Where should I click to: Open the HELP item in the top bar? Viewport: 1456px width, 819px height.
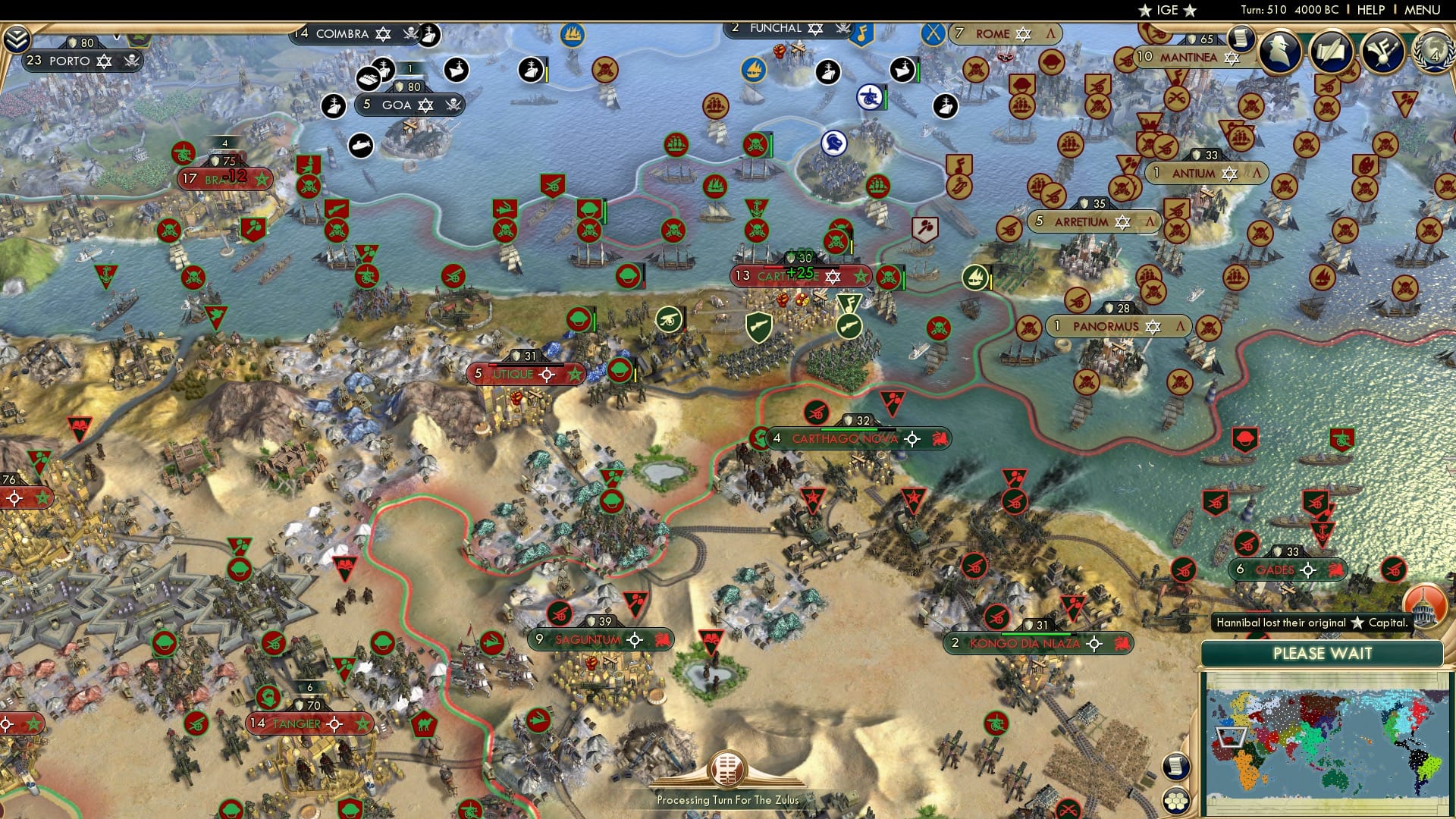point(1373,10)
